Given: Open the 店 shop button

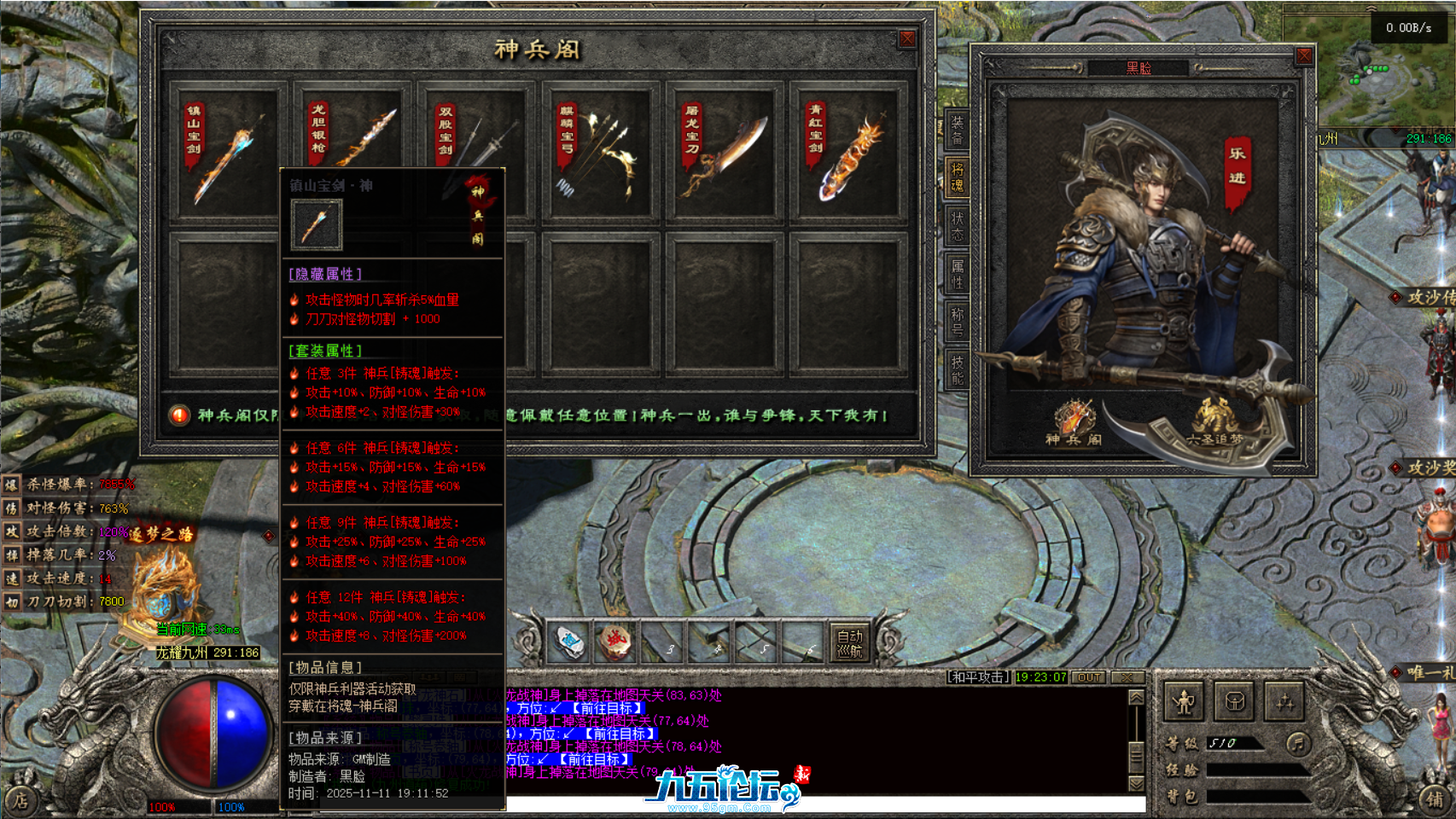Looking at the screenshot, I should pos(19,801).
